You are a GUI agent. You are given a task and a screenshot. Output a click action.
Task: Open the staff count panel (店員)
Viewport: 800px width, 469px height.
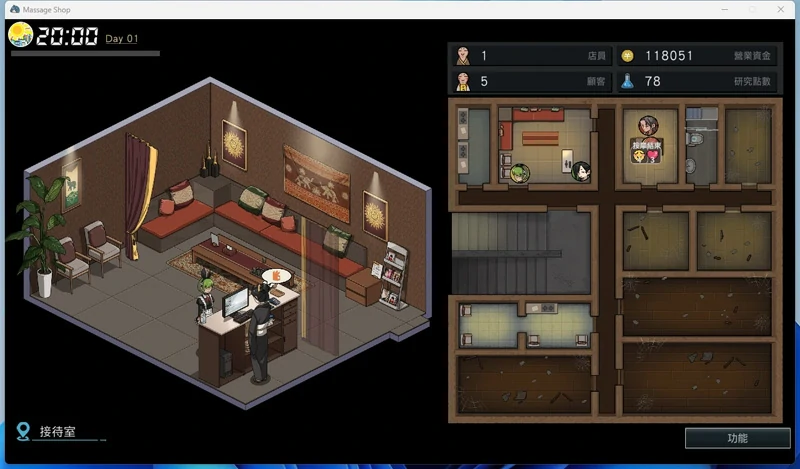coord(529,56)
